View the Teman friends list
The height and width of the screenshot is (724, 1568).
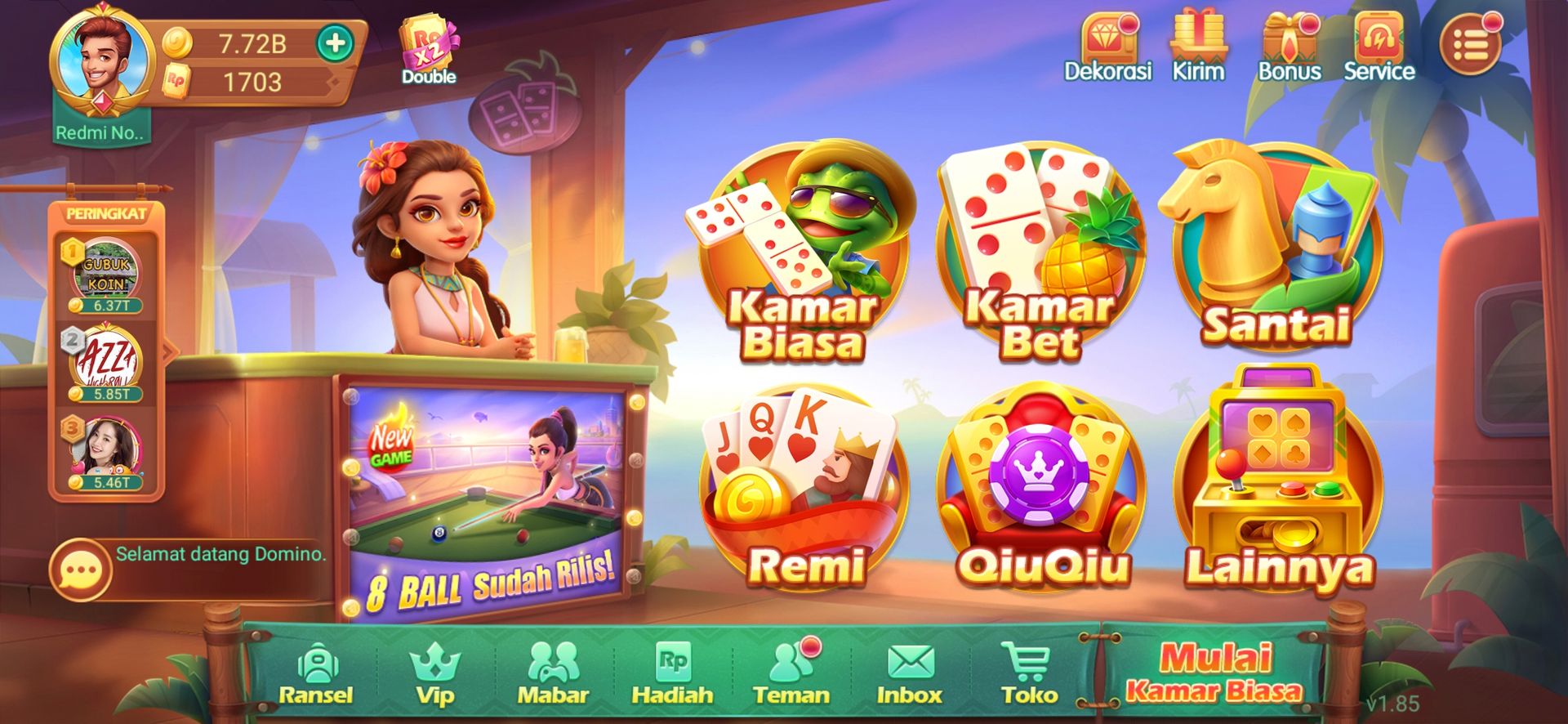coord(791,674)
